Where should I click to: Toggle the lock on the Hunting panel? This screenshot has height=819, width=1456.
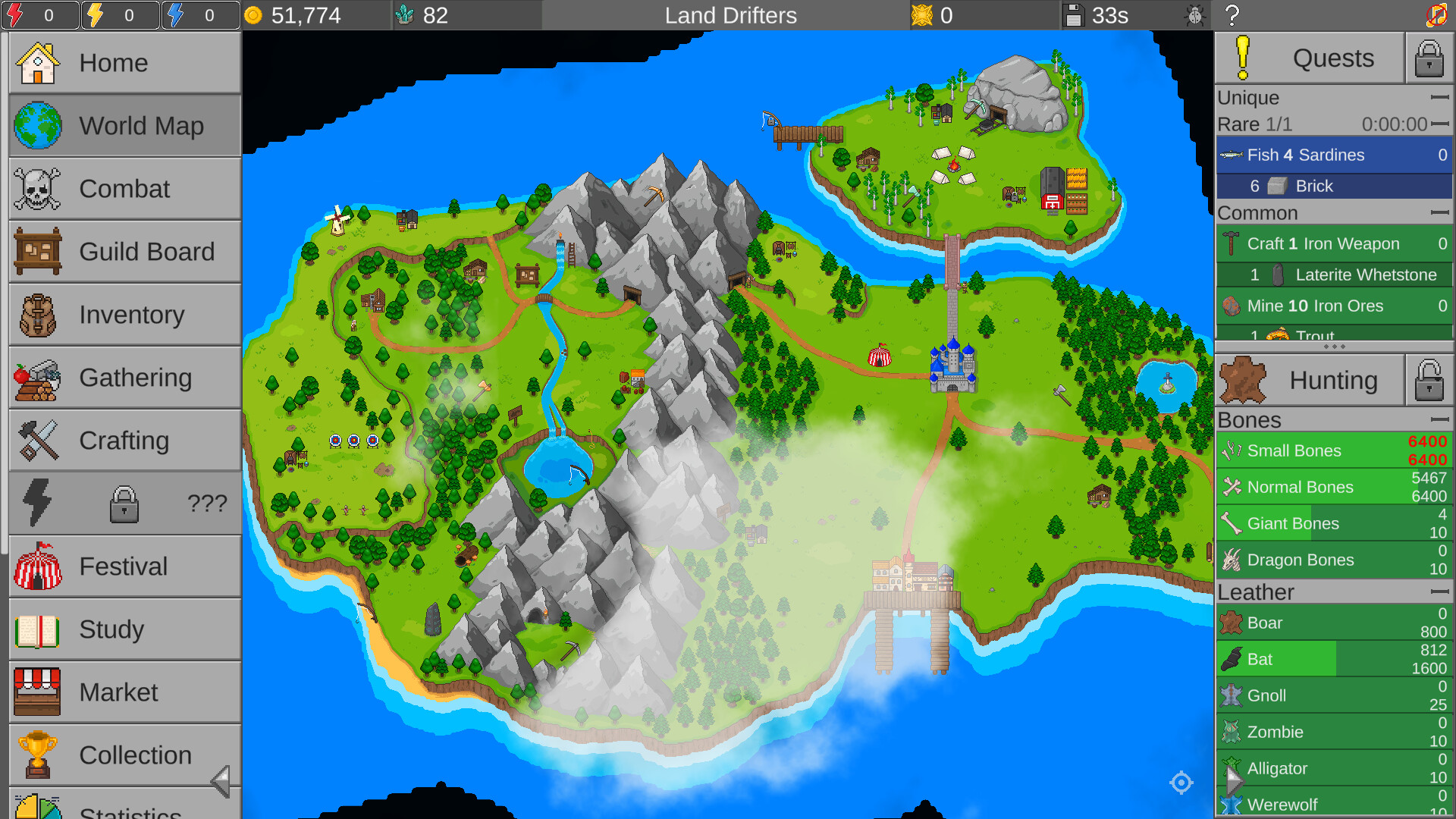[1429, 379]
